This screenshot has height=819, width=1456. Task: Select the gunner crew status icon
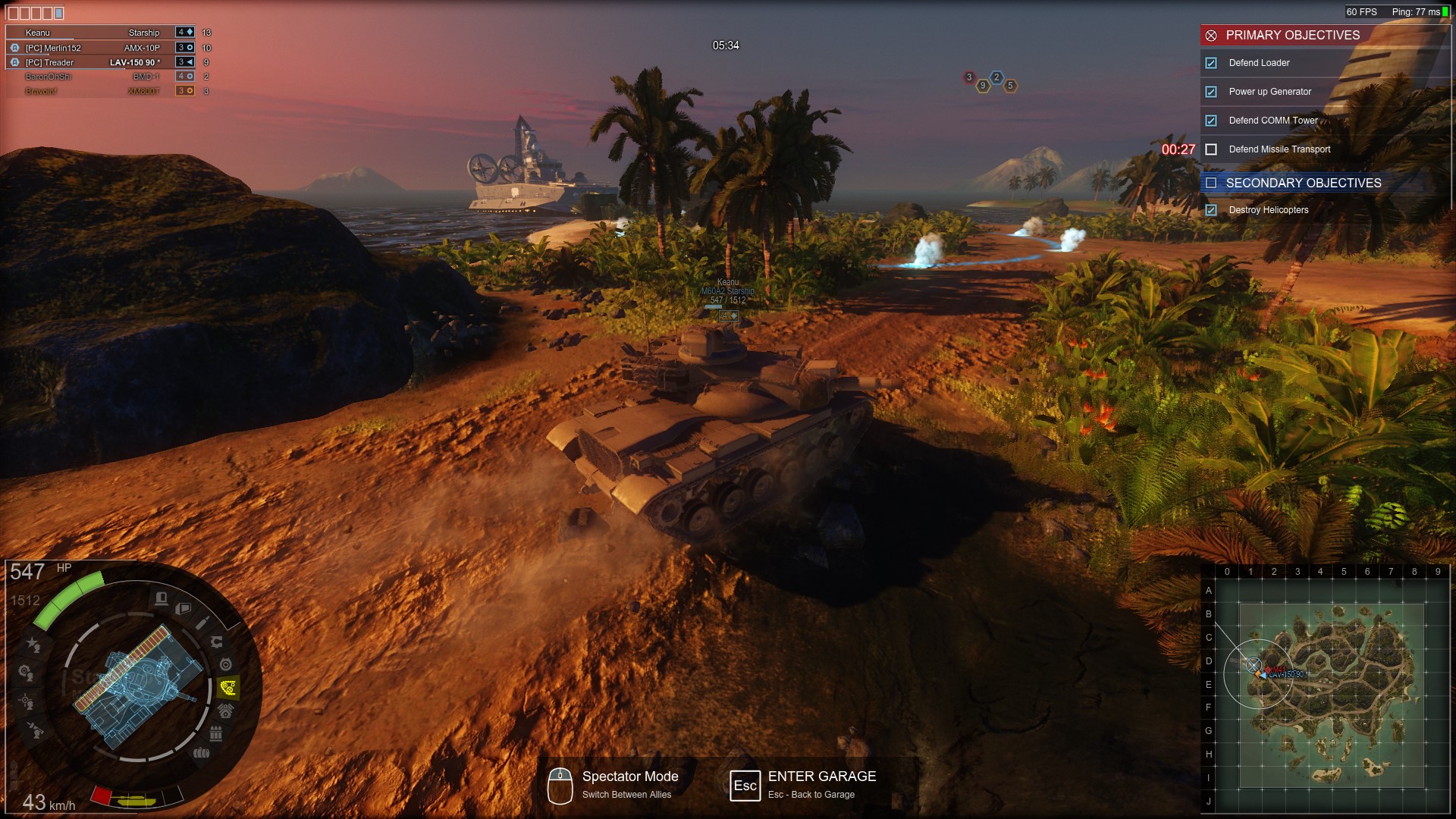coord(26,701)
